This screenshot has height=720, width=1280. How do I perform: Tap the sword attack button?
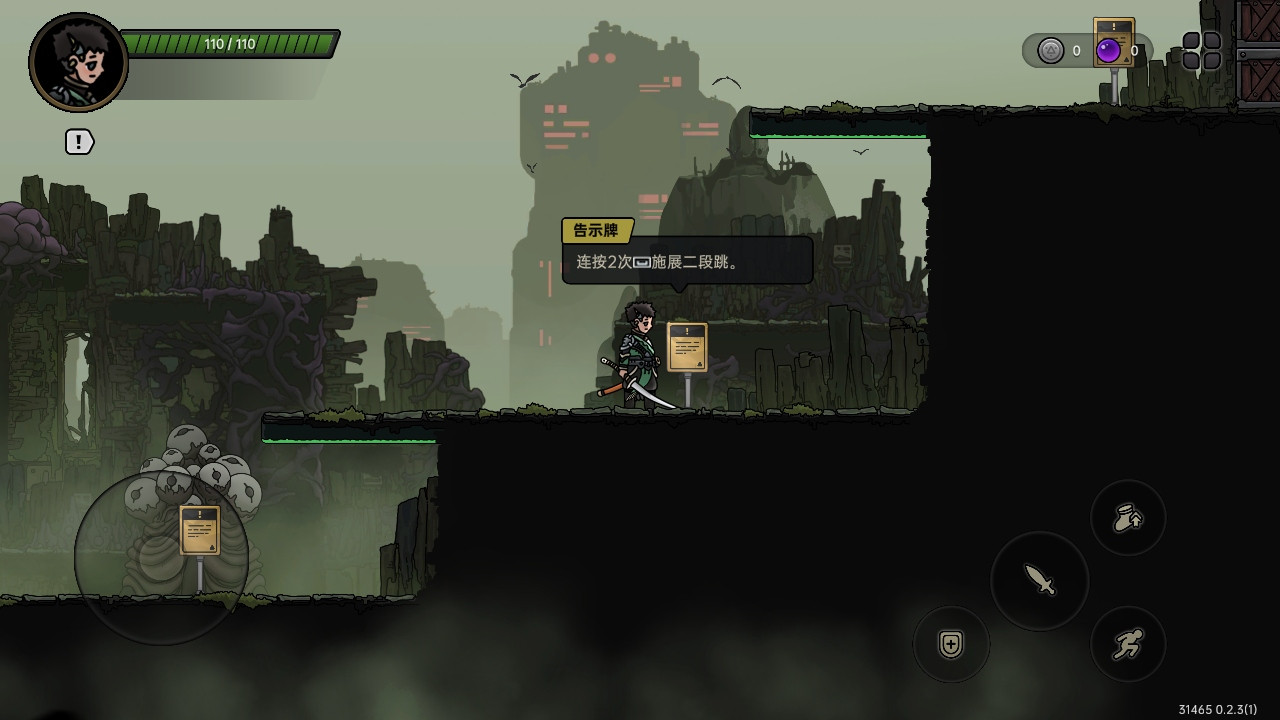click(1040, 580)
